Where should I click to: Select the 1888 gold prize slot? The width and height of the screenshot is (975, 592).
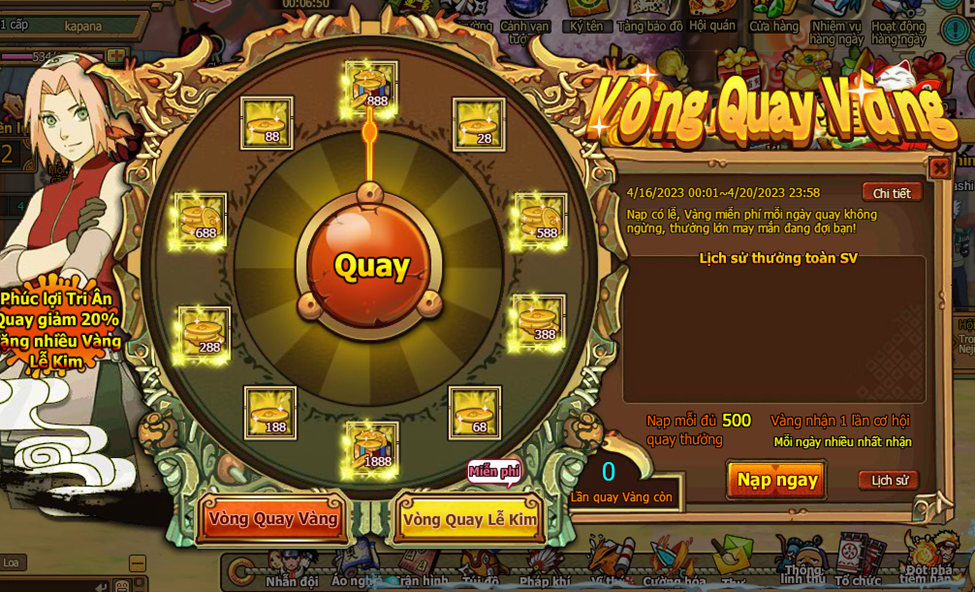click(371, 447)
